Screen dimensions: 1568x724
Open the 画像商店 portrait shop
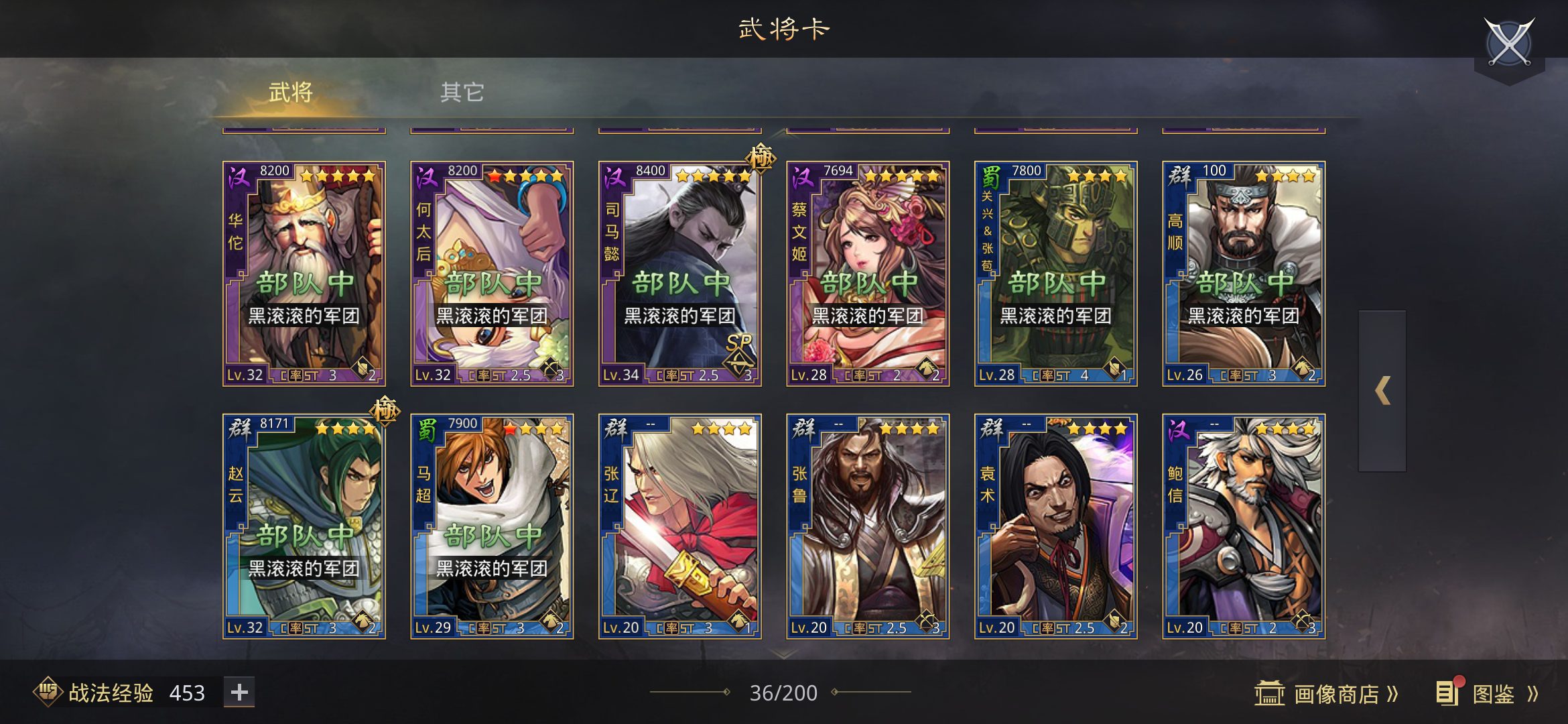tap(1327, 694)
